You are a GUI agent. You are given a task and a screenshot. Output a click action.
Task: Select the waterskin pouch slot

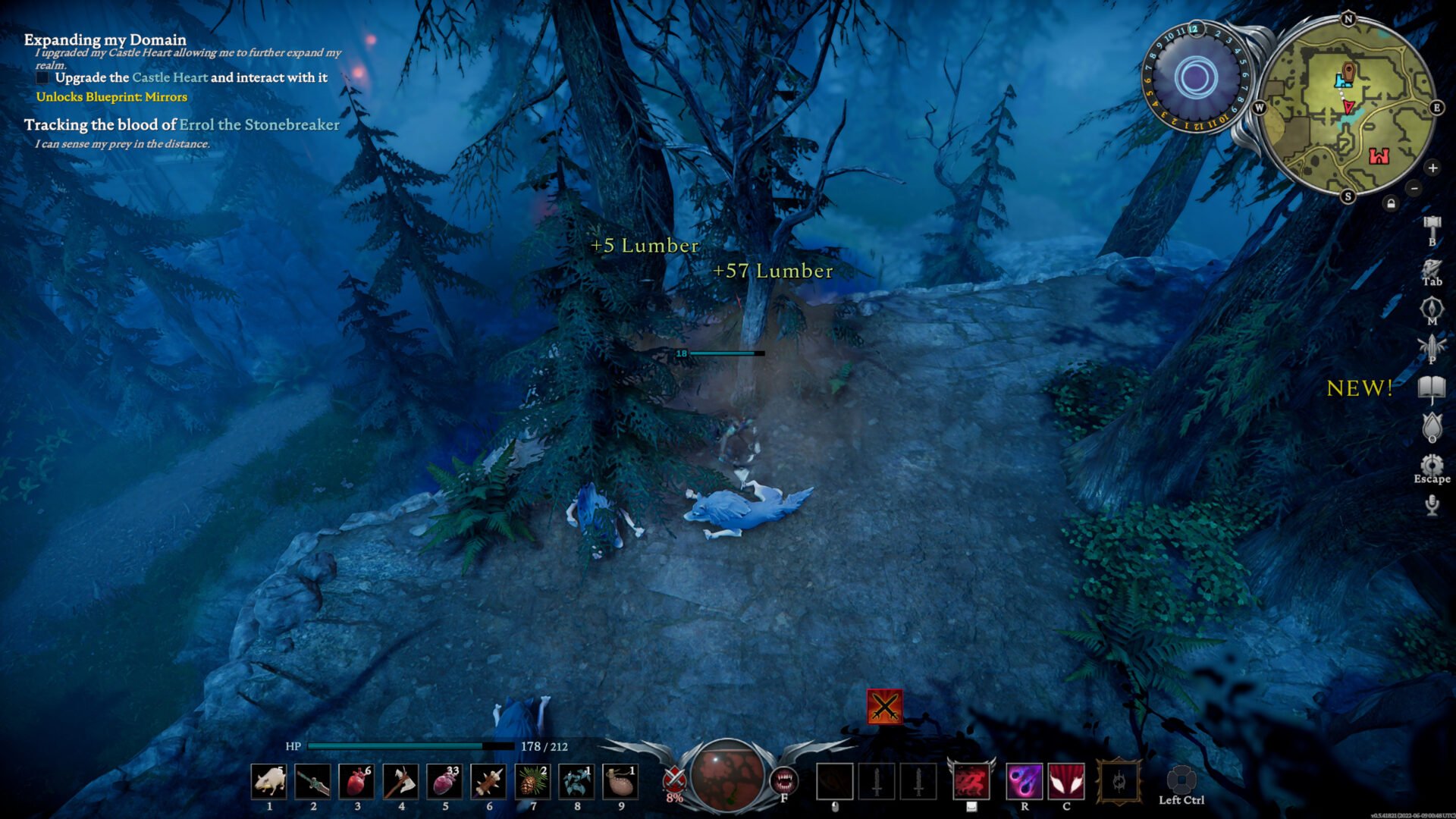coord(621,782)
